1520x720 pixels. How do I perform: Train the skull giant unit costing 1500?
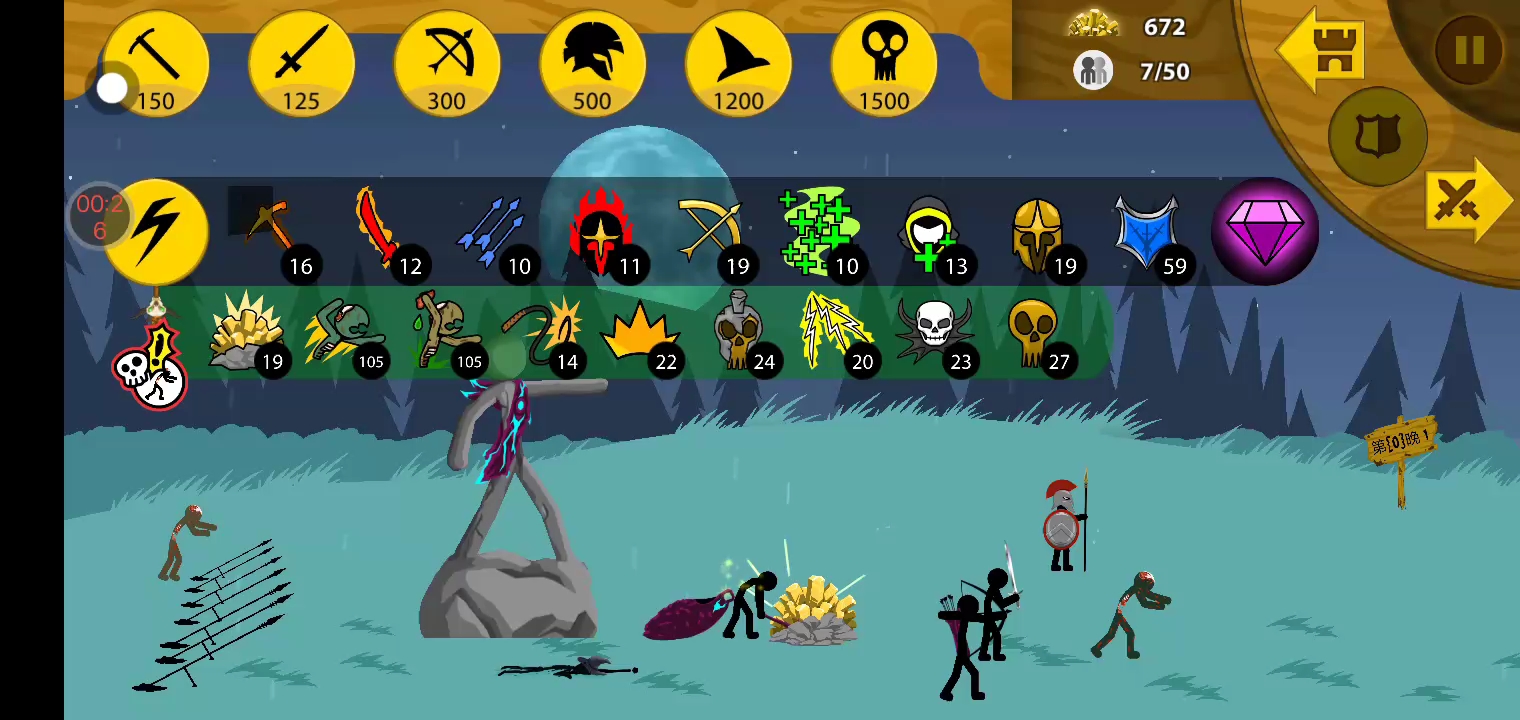[884, 64]
